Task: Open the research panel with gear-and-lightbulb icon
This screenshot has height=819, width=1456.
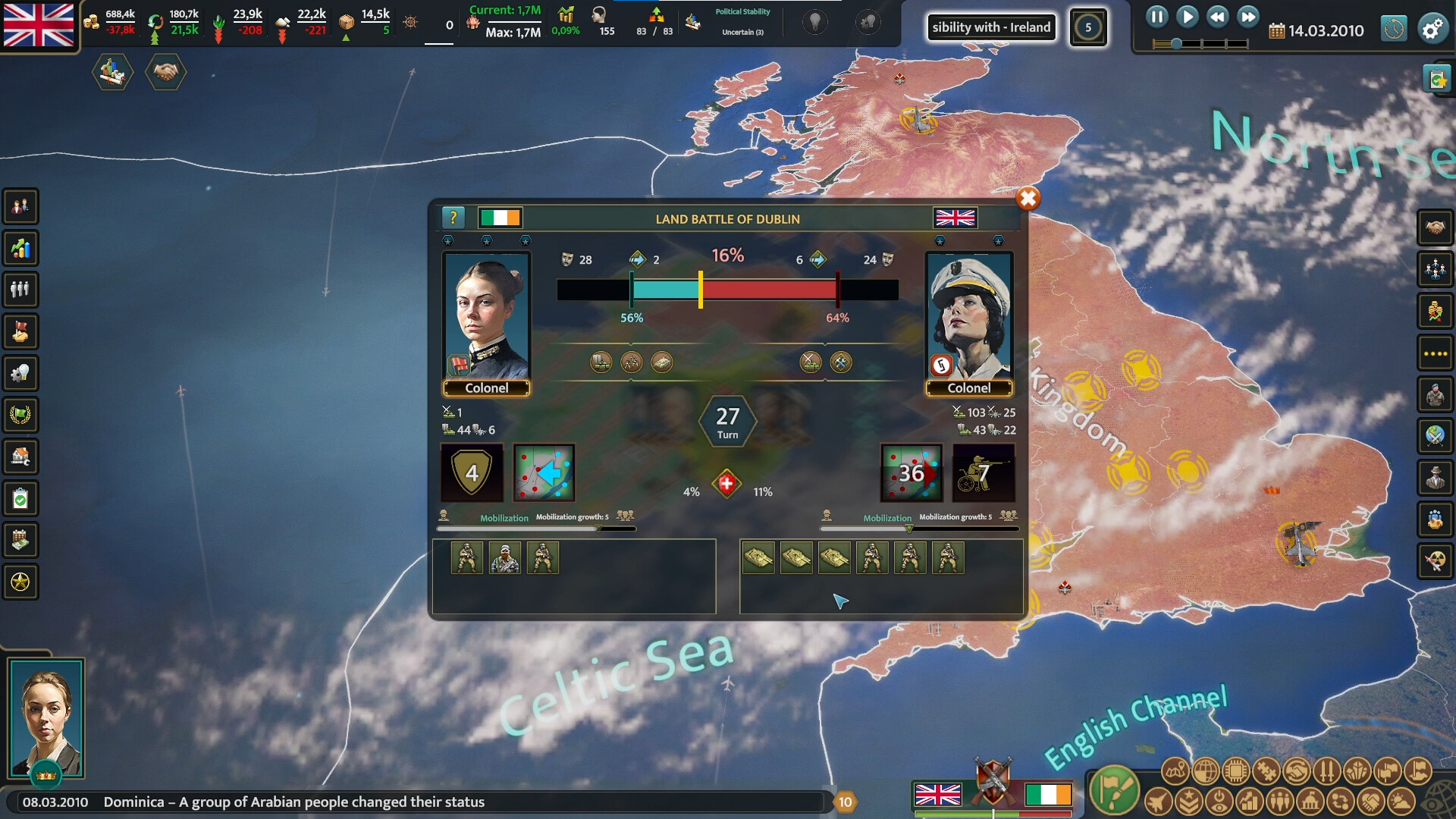Action: (x=20, y=373)
